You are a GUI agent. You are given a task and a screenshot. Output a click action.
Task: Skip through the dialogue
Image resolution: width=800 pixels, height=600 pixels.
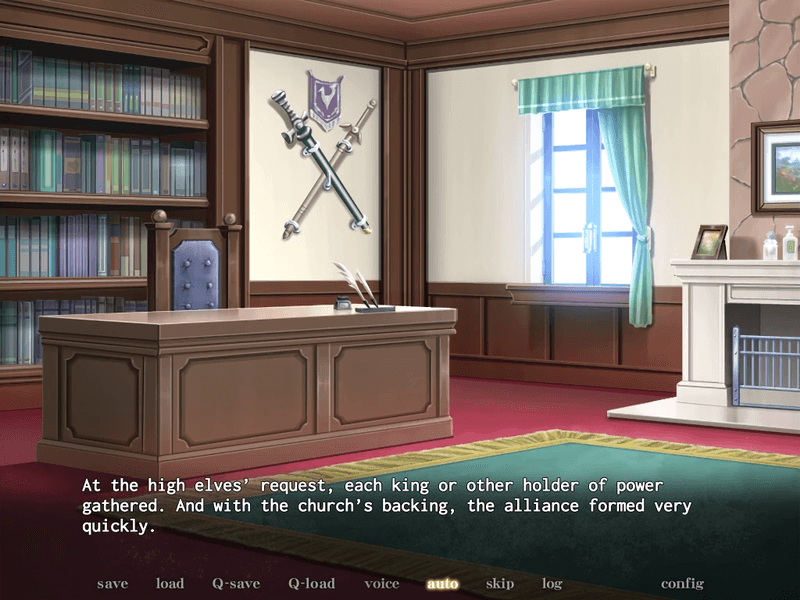click(500, 583)
